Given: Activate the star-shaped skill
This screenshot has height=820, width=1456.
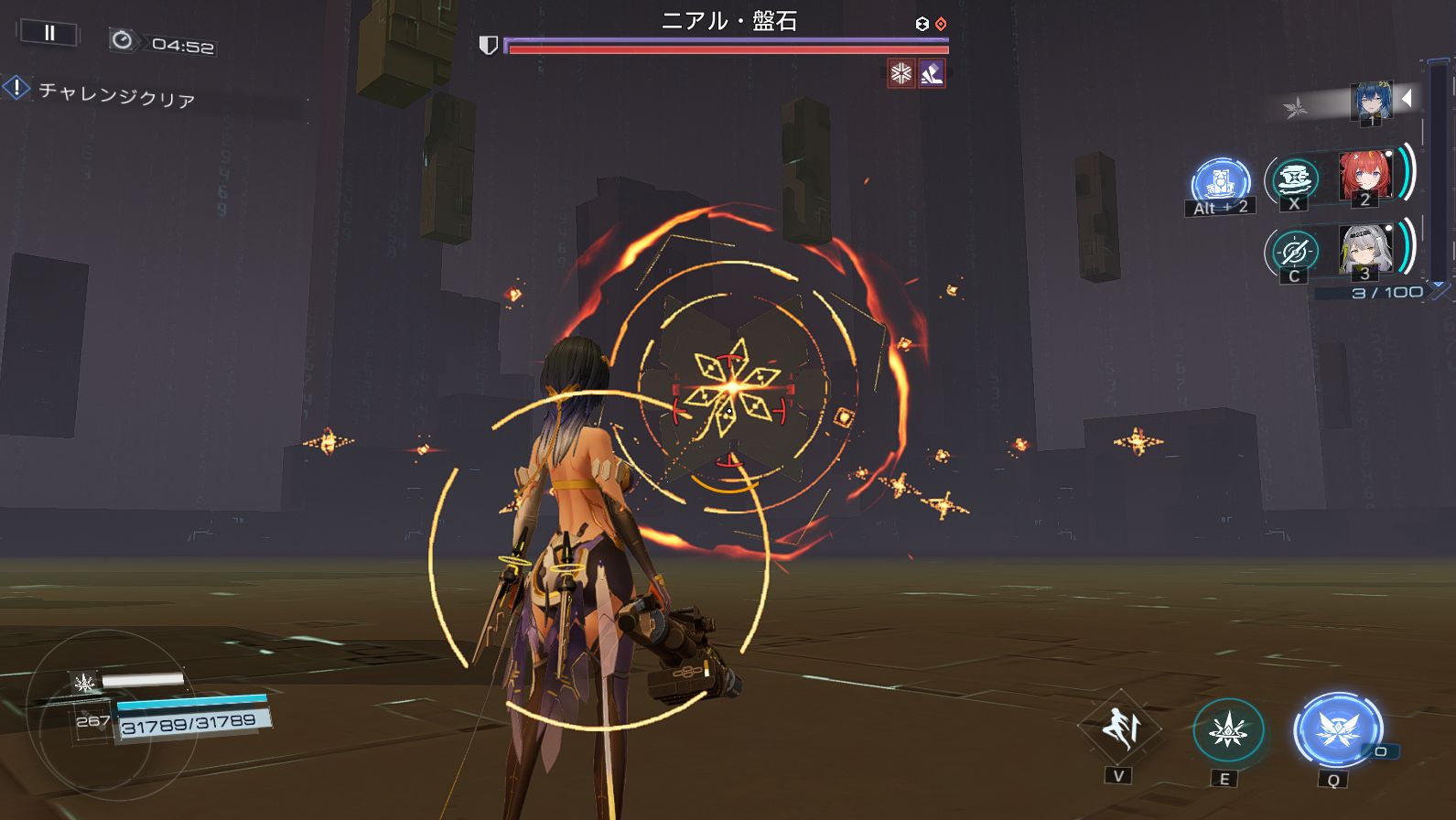Looking at the screenshot, I should click(1227, 731).
